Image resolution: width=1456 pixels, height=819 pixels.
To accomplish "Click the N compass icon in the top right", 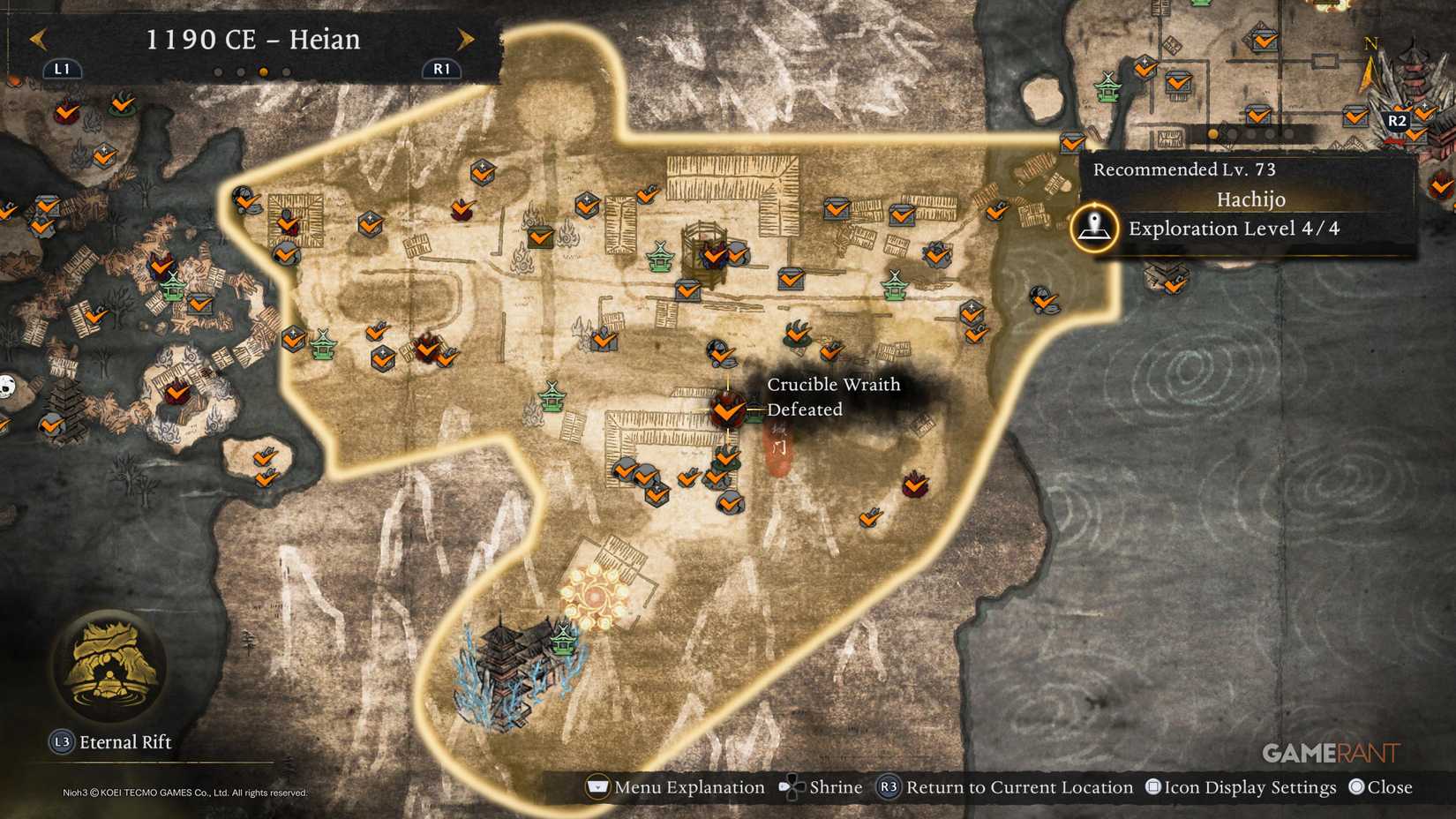I will 1372,42.
